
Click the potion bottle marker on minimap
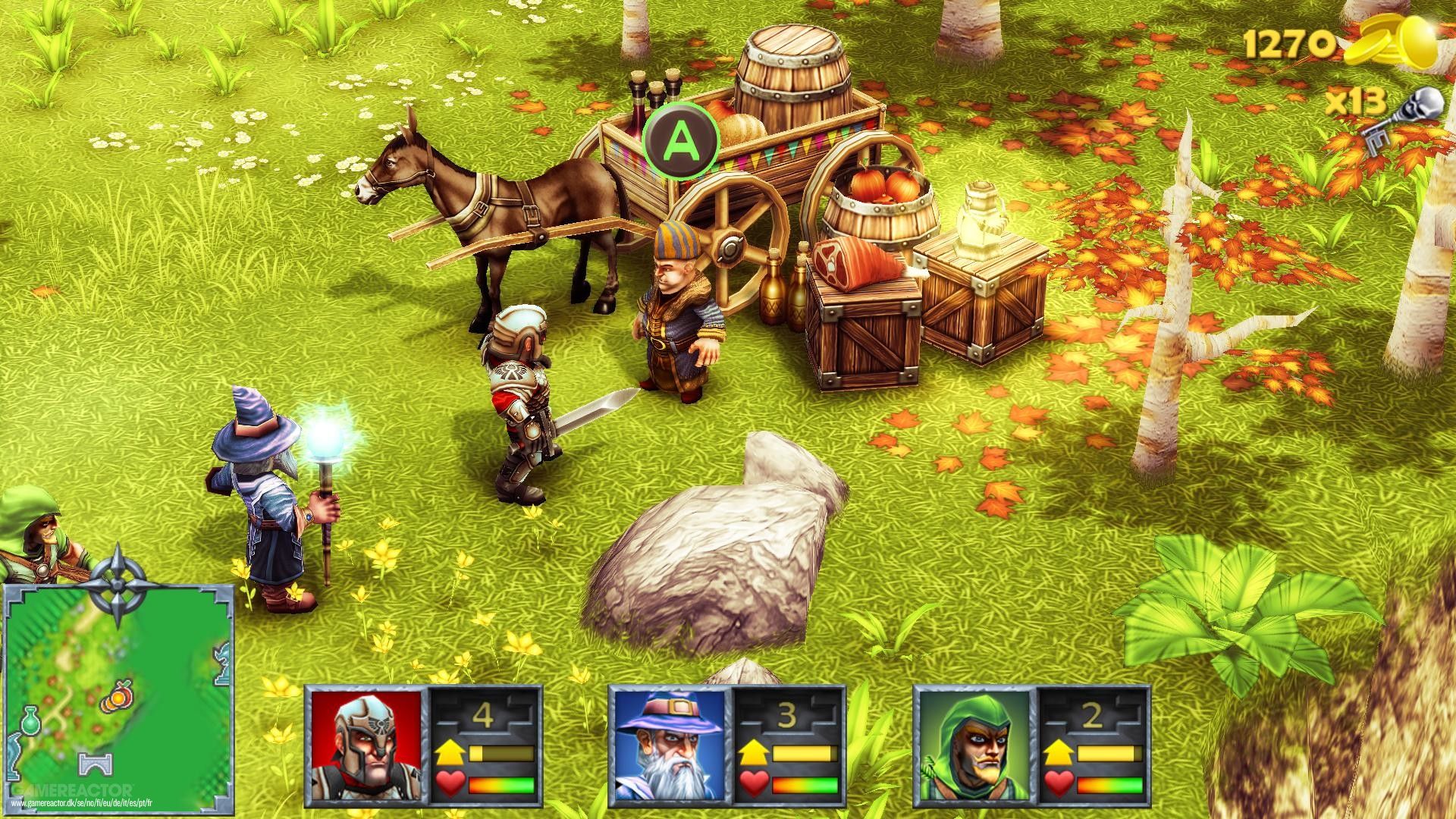30,719
